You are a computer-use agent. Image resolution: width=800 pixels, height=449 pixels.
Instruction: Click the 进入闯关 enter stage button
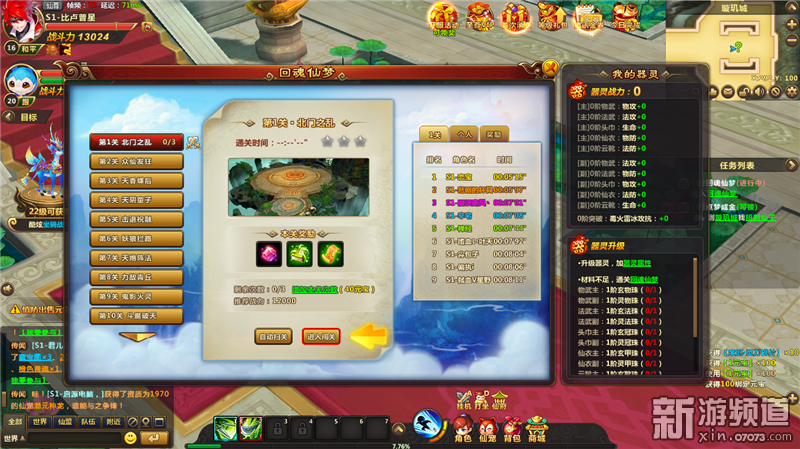322,337
